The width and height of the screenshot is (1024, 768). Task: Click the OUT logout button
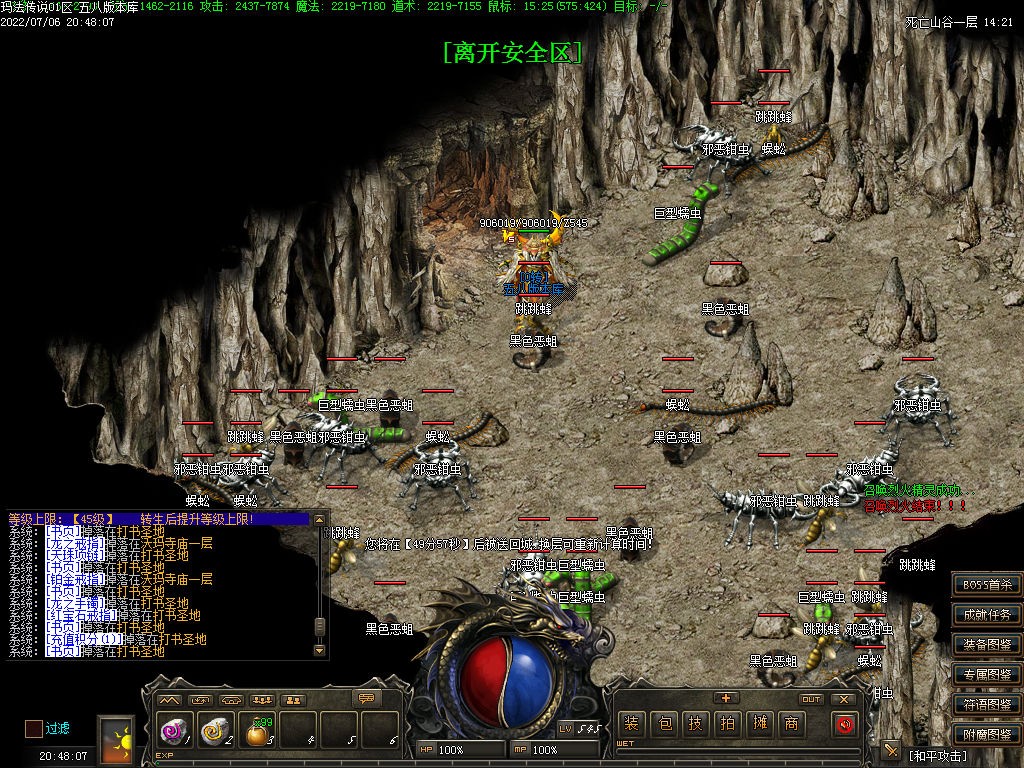pos(811,699)
